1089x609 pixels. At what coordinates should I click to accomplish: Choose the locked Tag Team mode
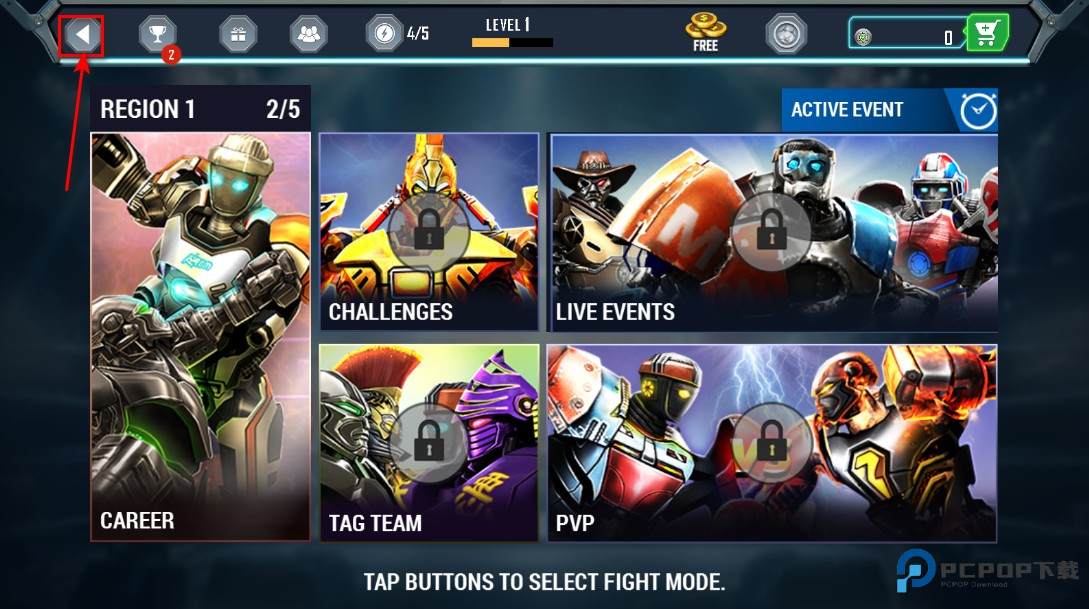pyautogui.click(x=429, y=442)
